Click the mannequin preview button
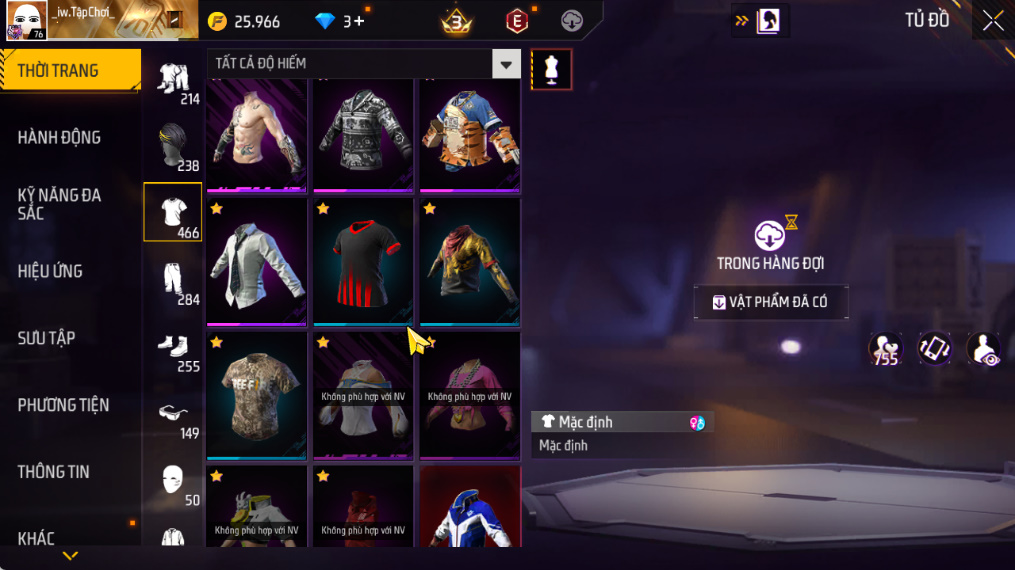This screenshot has width=1015, height=570. [551, 69]
